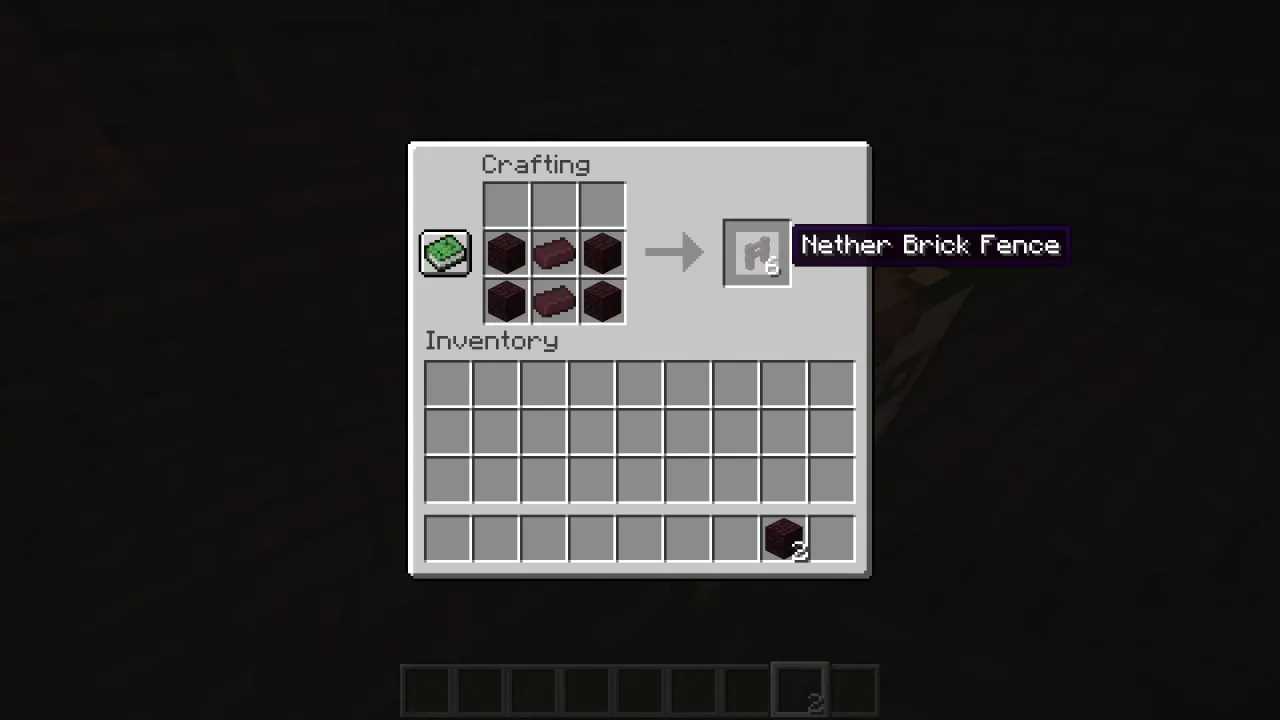Click the nether brick block in bottom-left grid slot

(505, 301)
